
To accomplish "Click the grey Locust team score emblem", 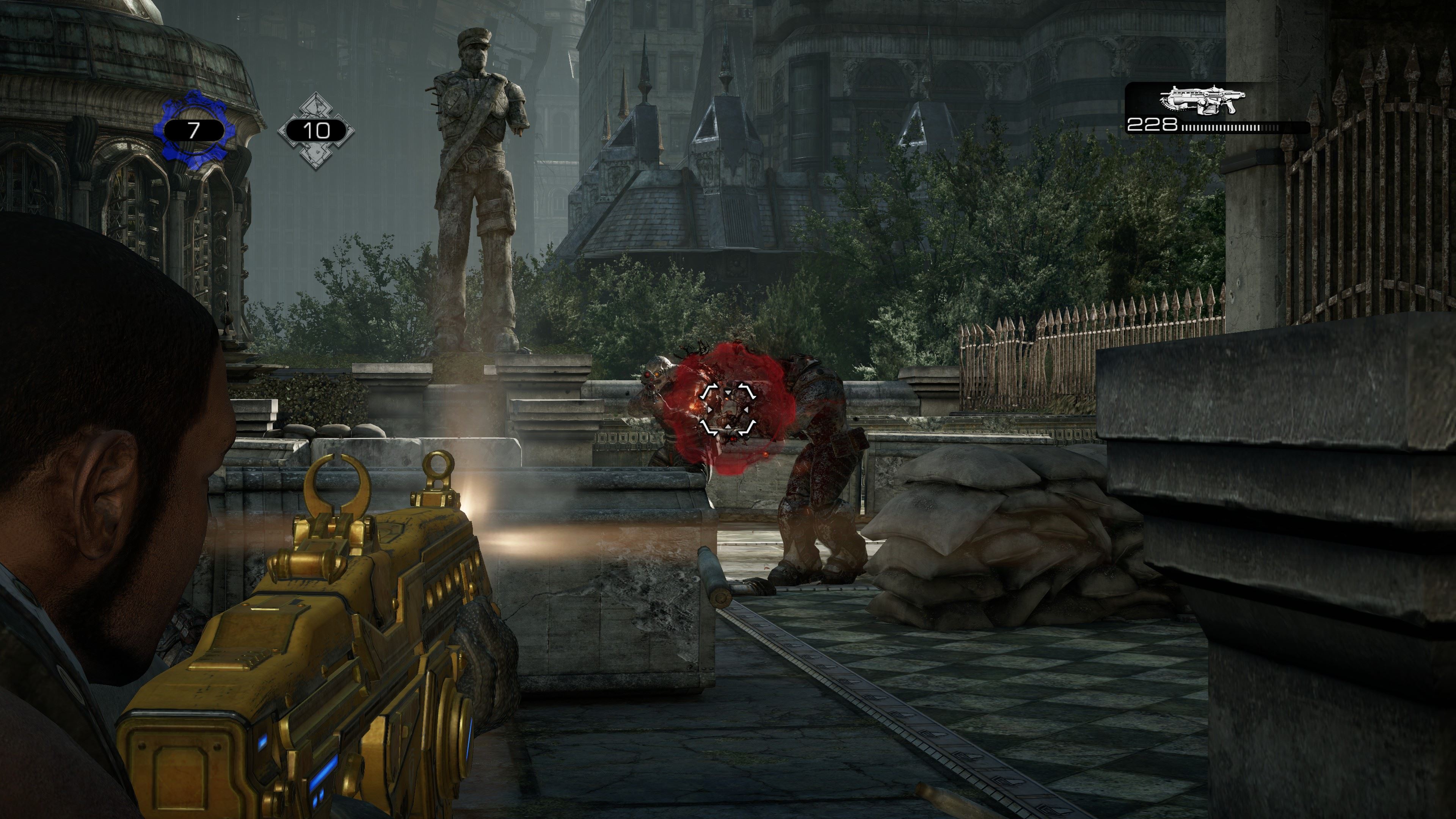I will pos(316,130).
